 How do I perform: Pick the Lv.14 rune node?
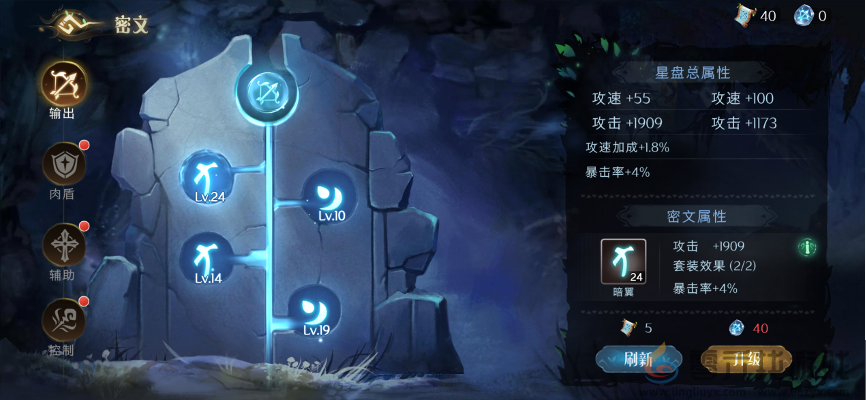point(207,258)
